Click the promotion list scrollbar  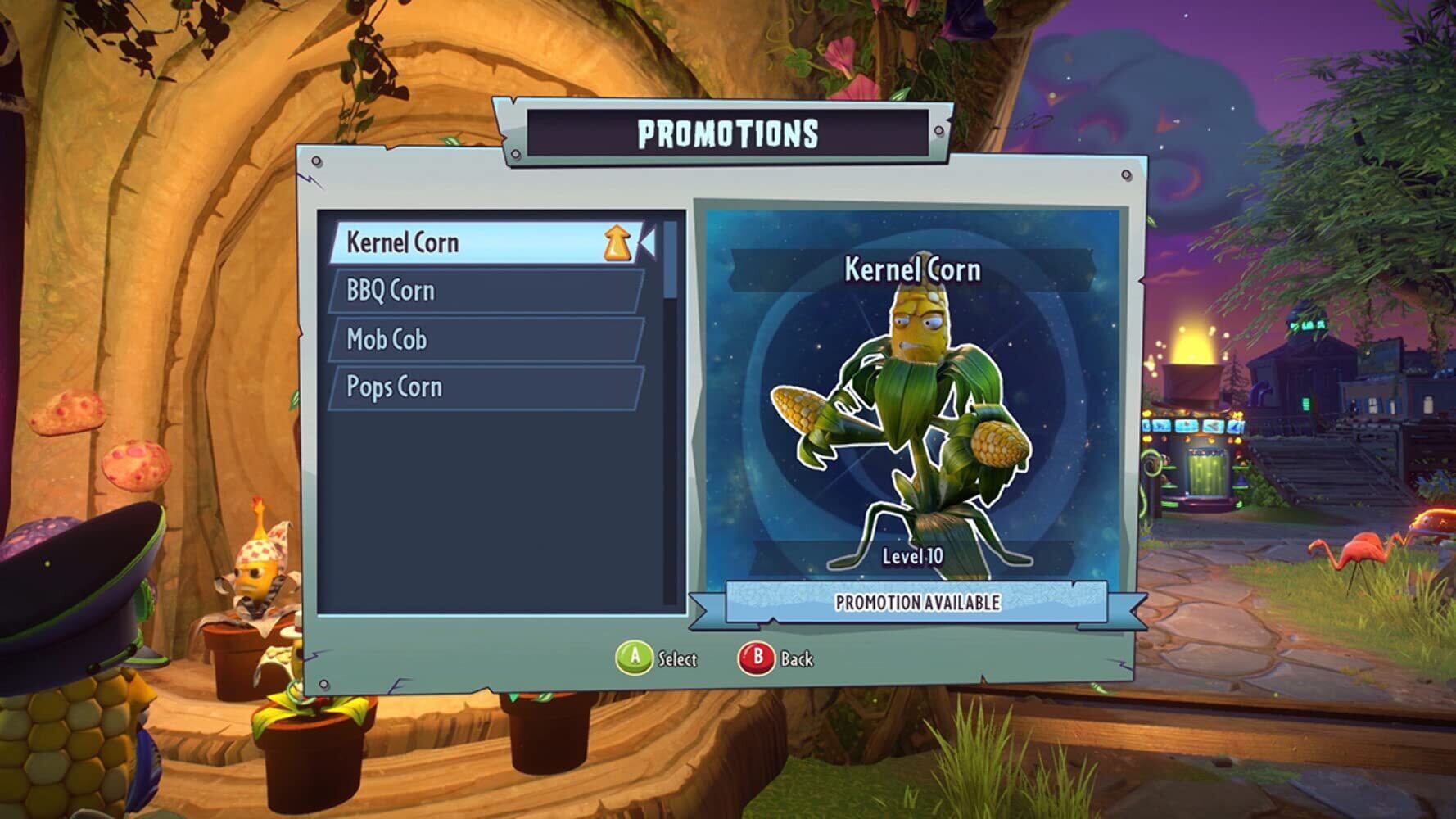point(671,260)
